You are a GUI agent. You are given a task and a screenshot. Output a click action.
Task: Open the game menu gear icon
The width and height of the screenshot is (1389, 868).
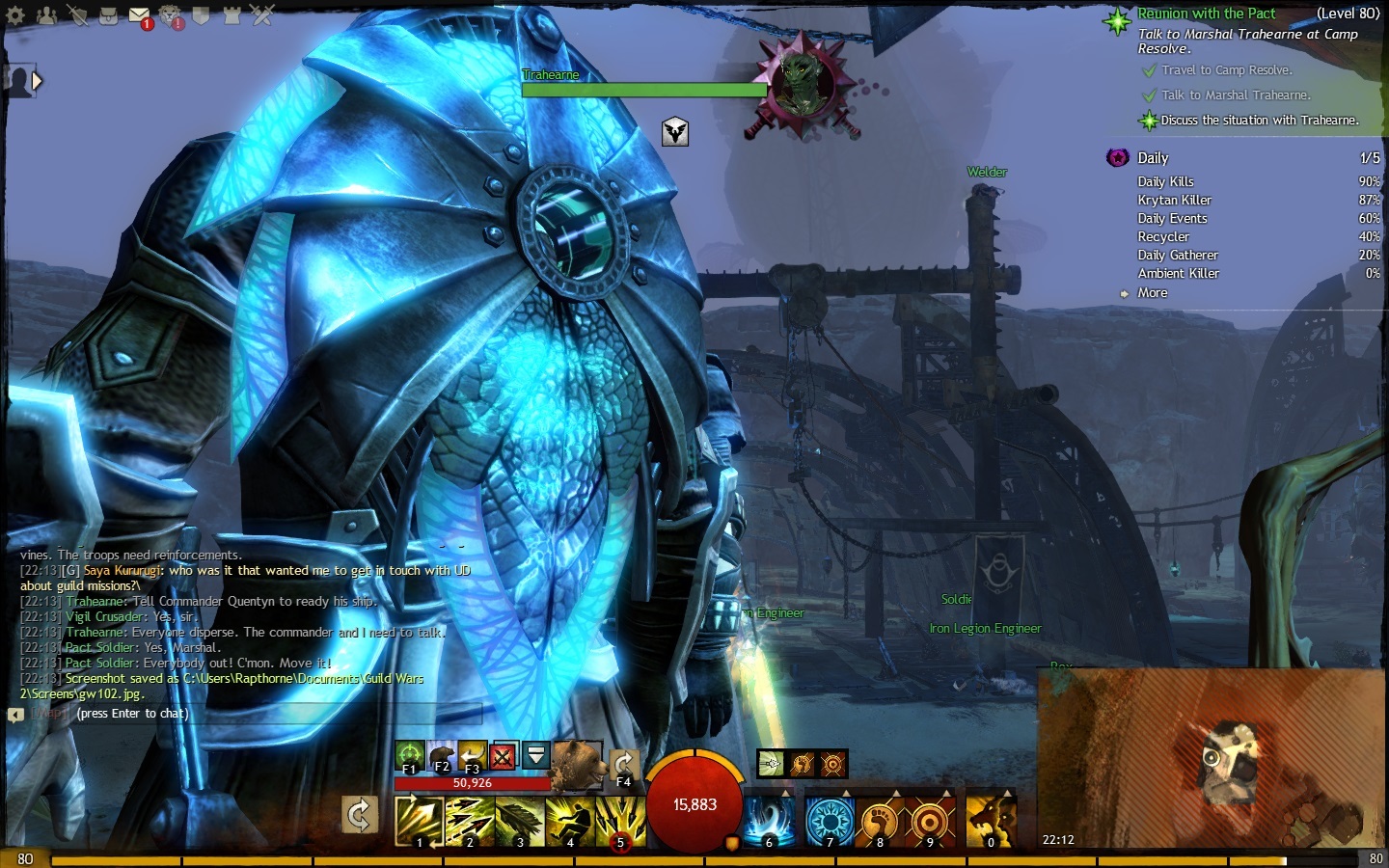[15, 14]
